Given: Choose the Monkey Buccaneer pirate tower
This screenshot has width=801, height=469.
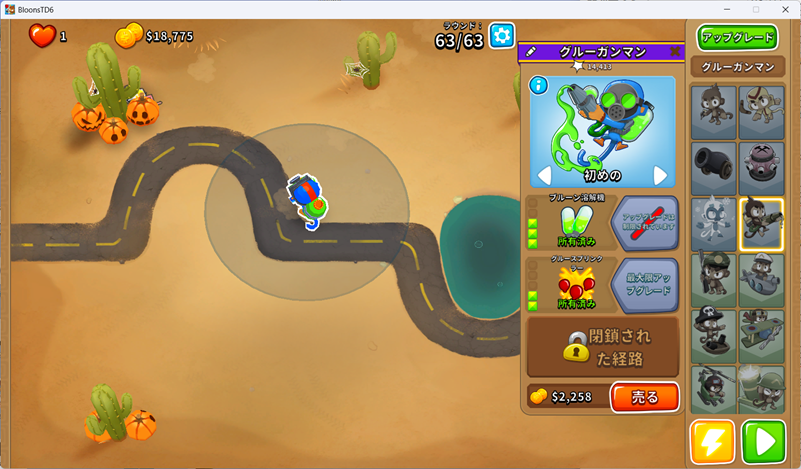Looking at the screenshot, I should click(x=713, y=334).
